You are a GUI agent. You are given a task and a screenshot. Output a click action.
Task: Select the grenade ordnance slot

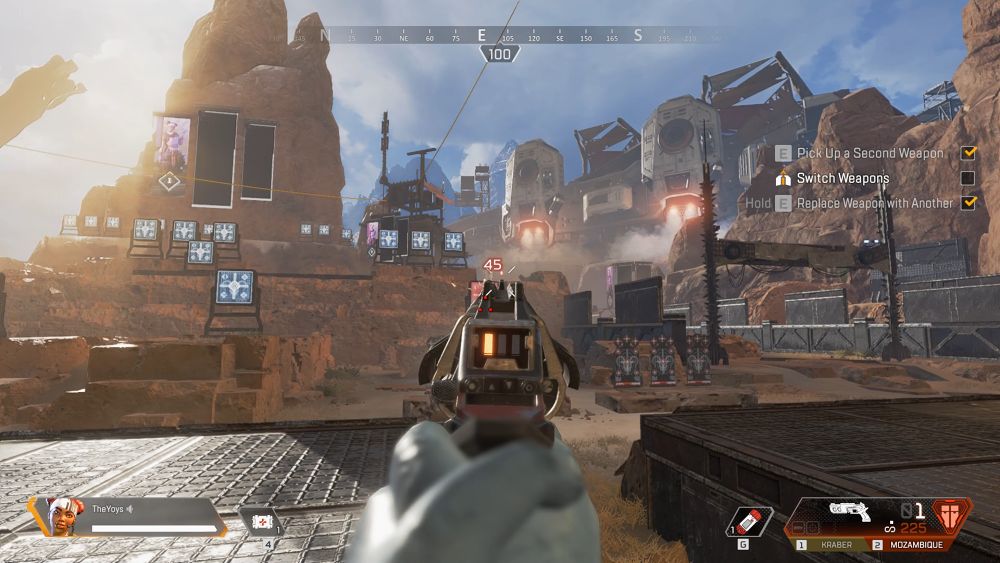749,521
